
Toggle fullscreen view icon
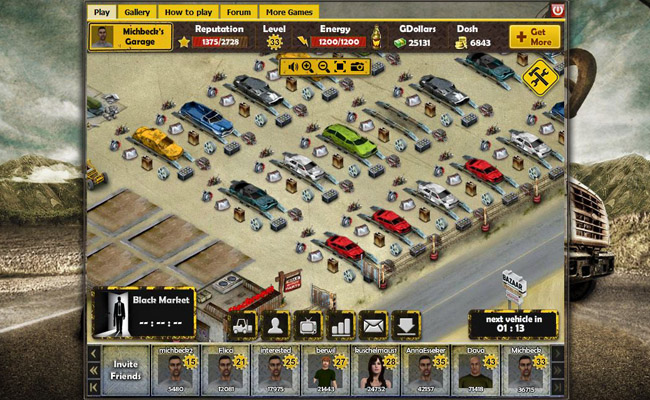pyautogui.click(x=340, y=67)
